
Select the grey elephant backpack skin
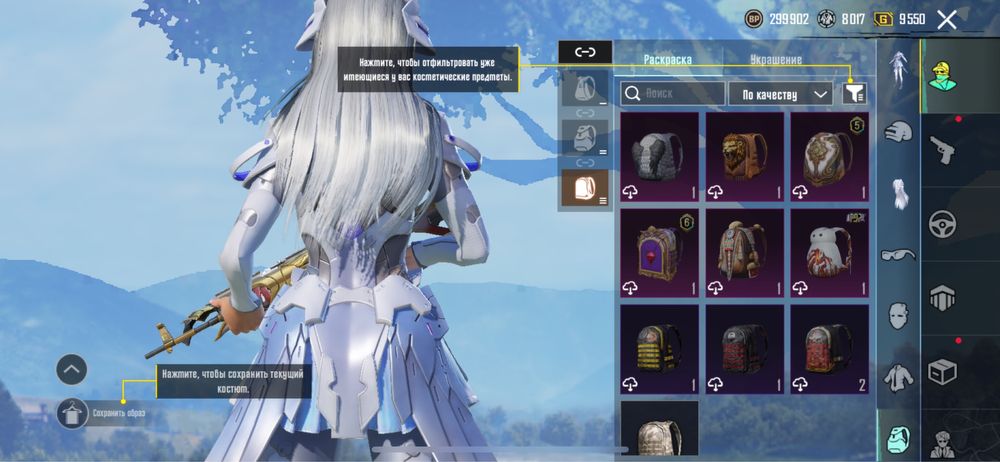click(x=659, y=156)
